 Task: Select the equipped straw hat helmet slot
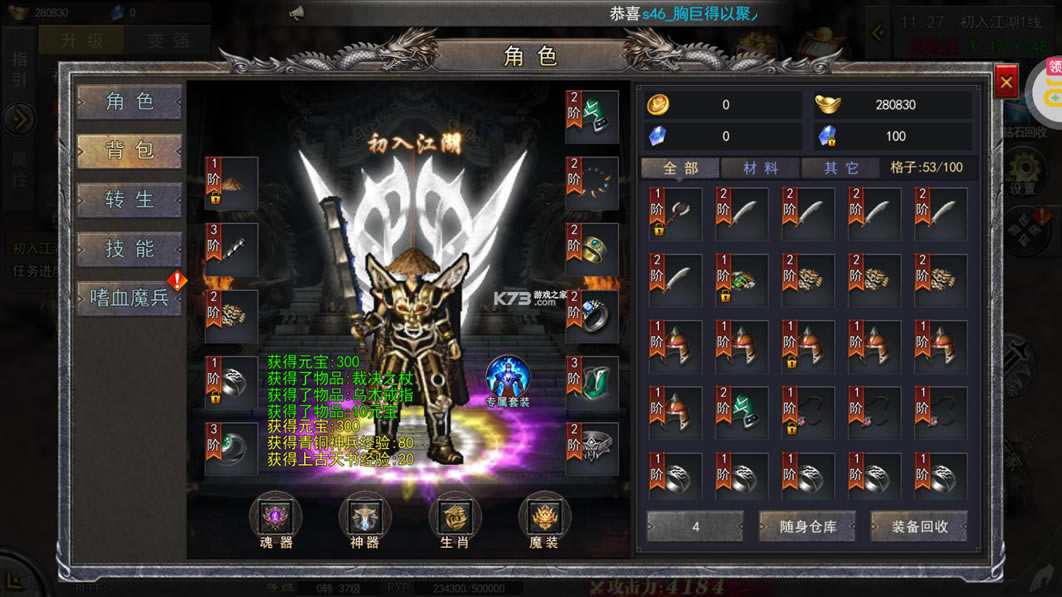coord(232,183)
